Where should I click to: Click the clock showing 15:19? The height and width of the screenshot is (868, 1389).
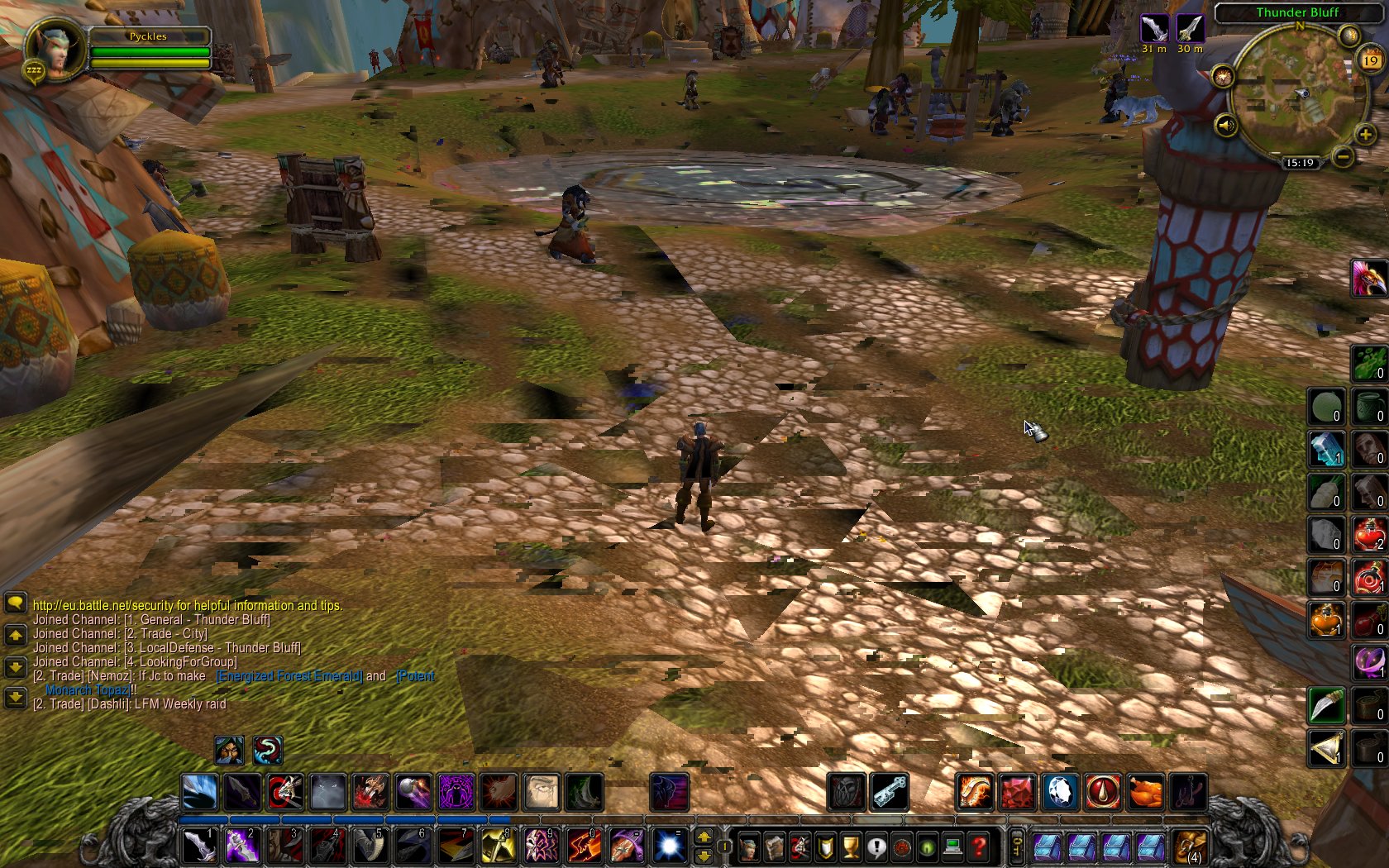point(1300,163)
